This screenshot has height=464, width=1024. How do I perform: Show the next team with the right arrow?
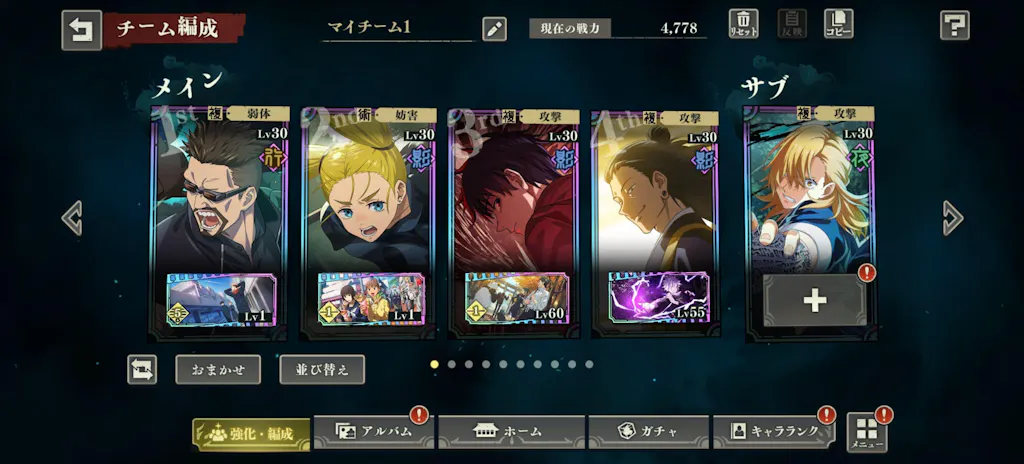[952, 218]
